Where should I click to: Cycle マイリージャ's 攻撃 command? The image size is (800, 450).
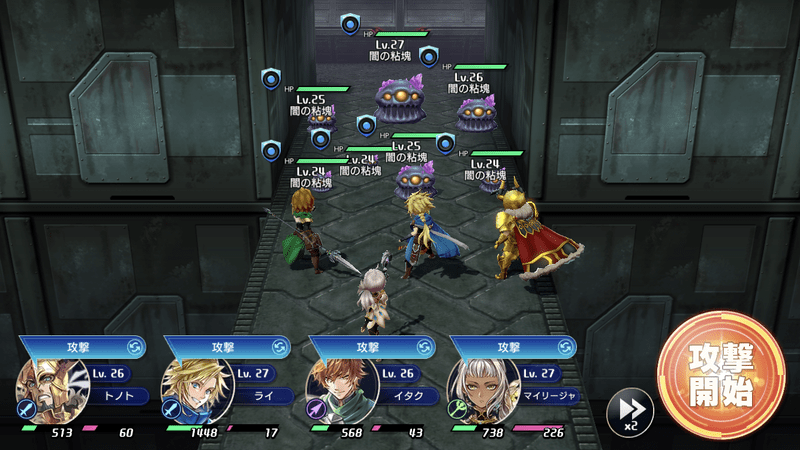click(x=568, y=347)
